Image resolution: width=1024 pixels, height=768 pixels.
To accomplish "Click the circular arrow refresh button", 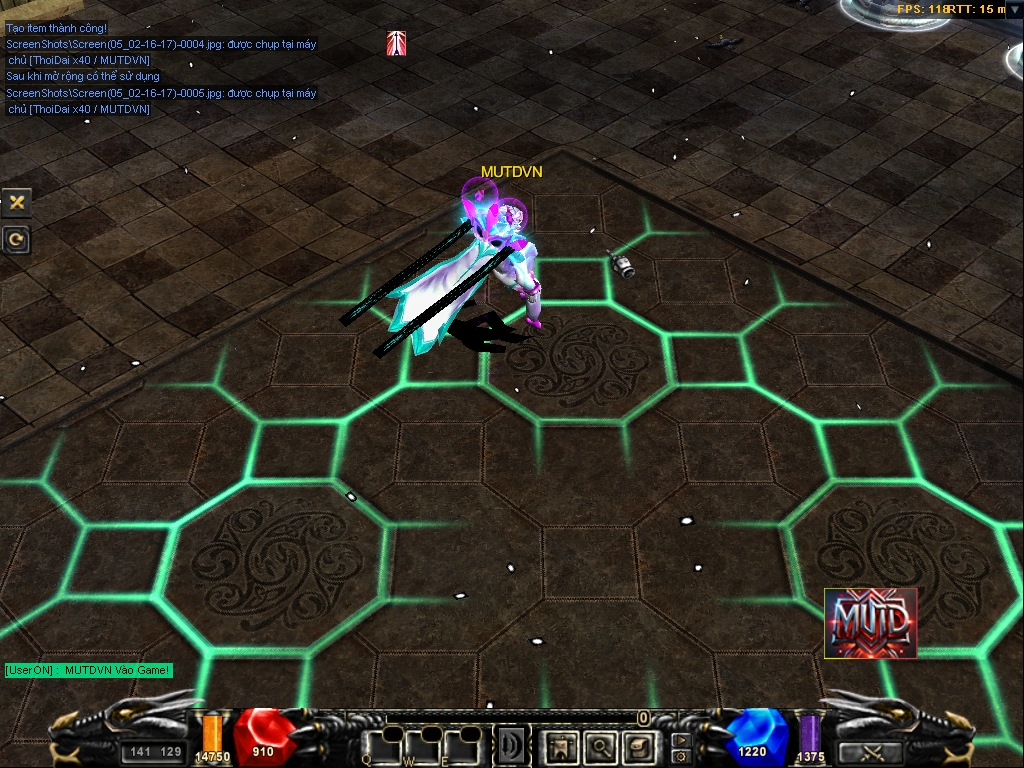I will click(x=16, y=240).
